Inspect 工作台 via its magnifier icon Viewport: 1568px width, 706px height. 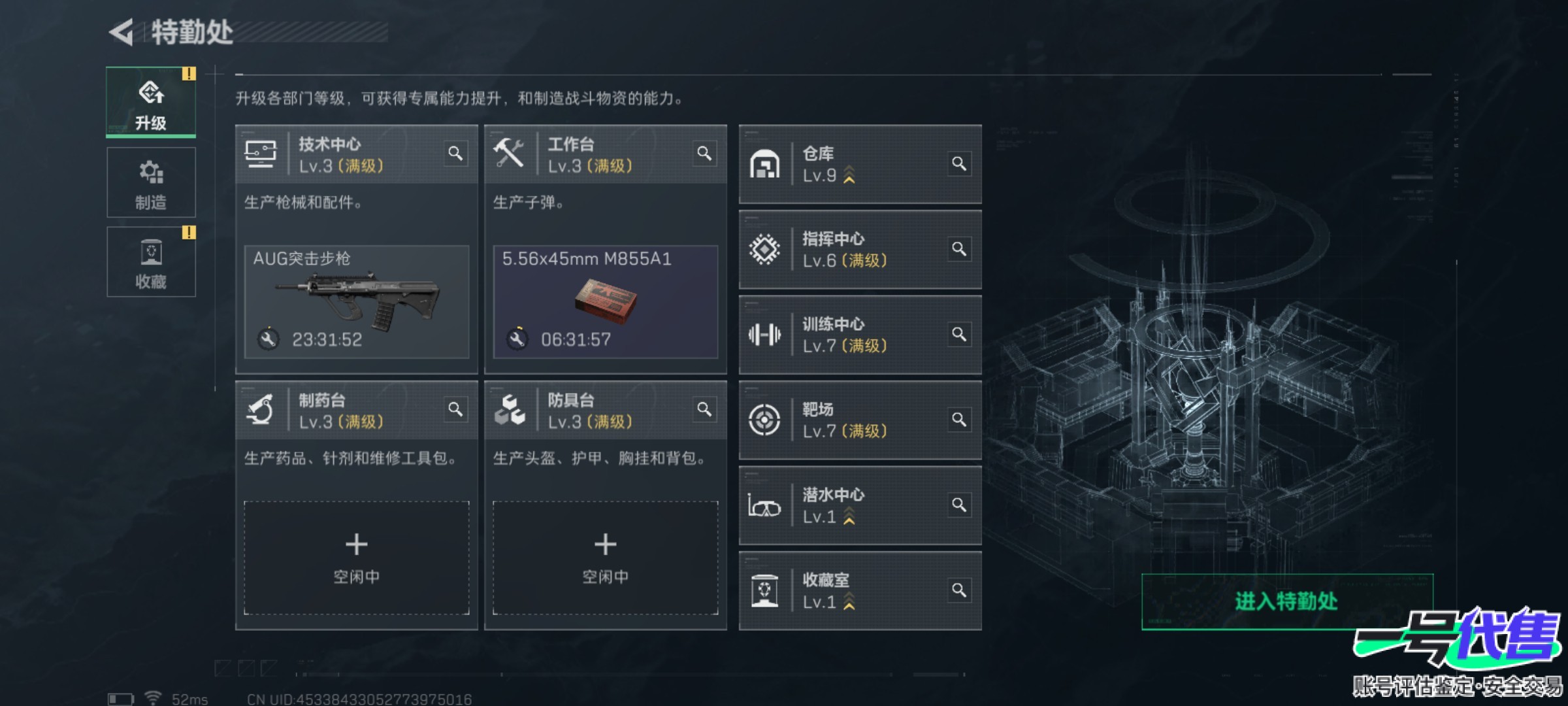click(x=704, y=154)
